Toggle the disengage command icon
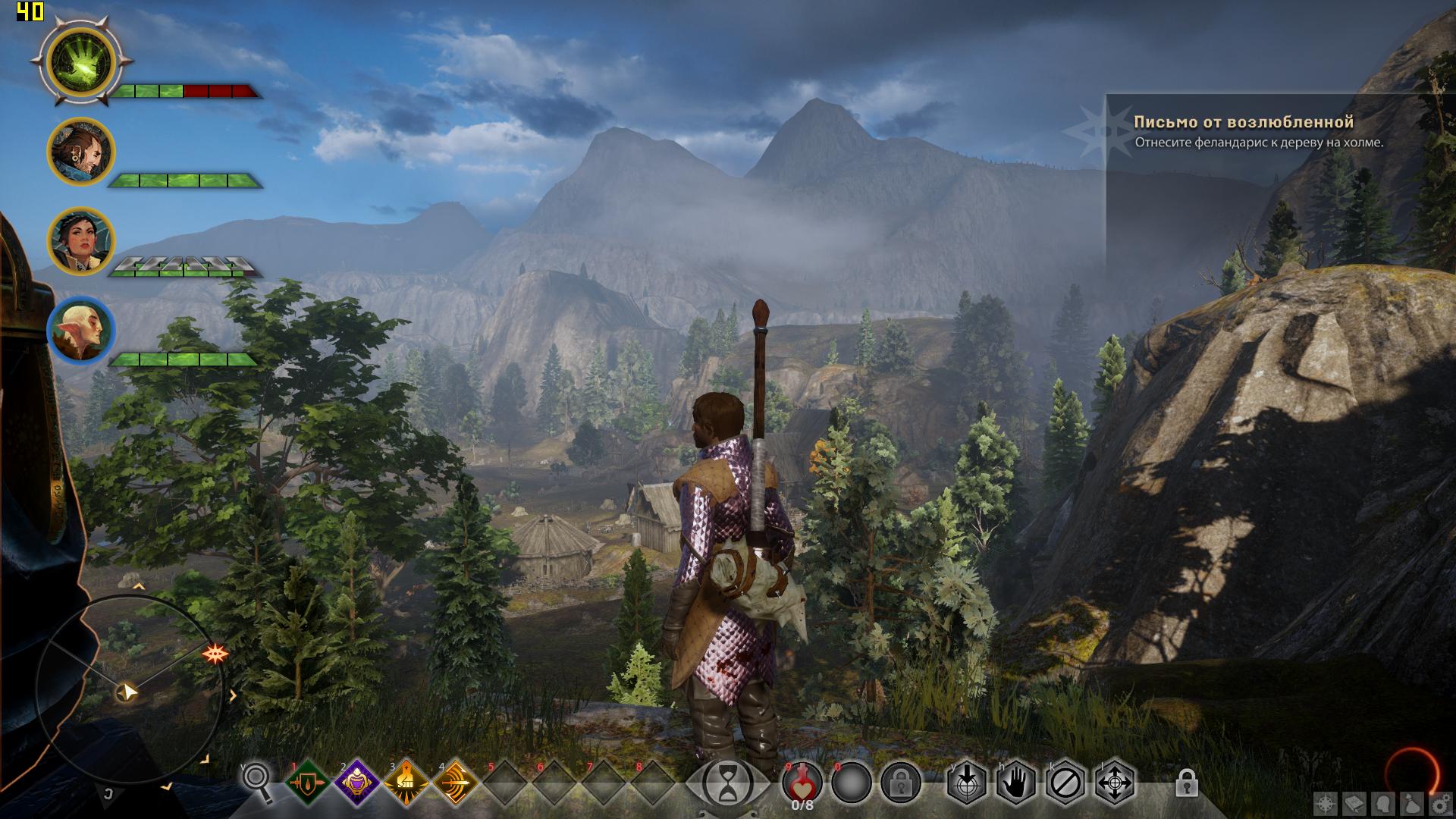The image size is (1456, 819). pyautogui.click(x=1065, y=783)
